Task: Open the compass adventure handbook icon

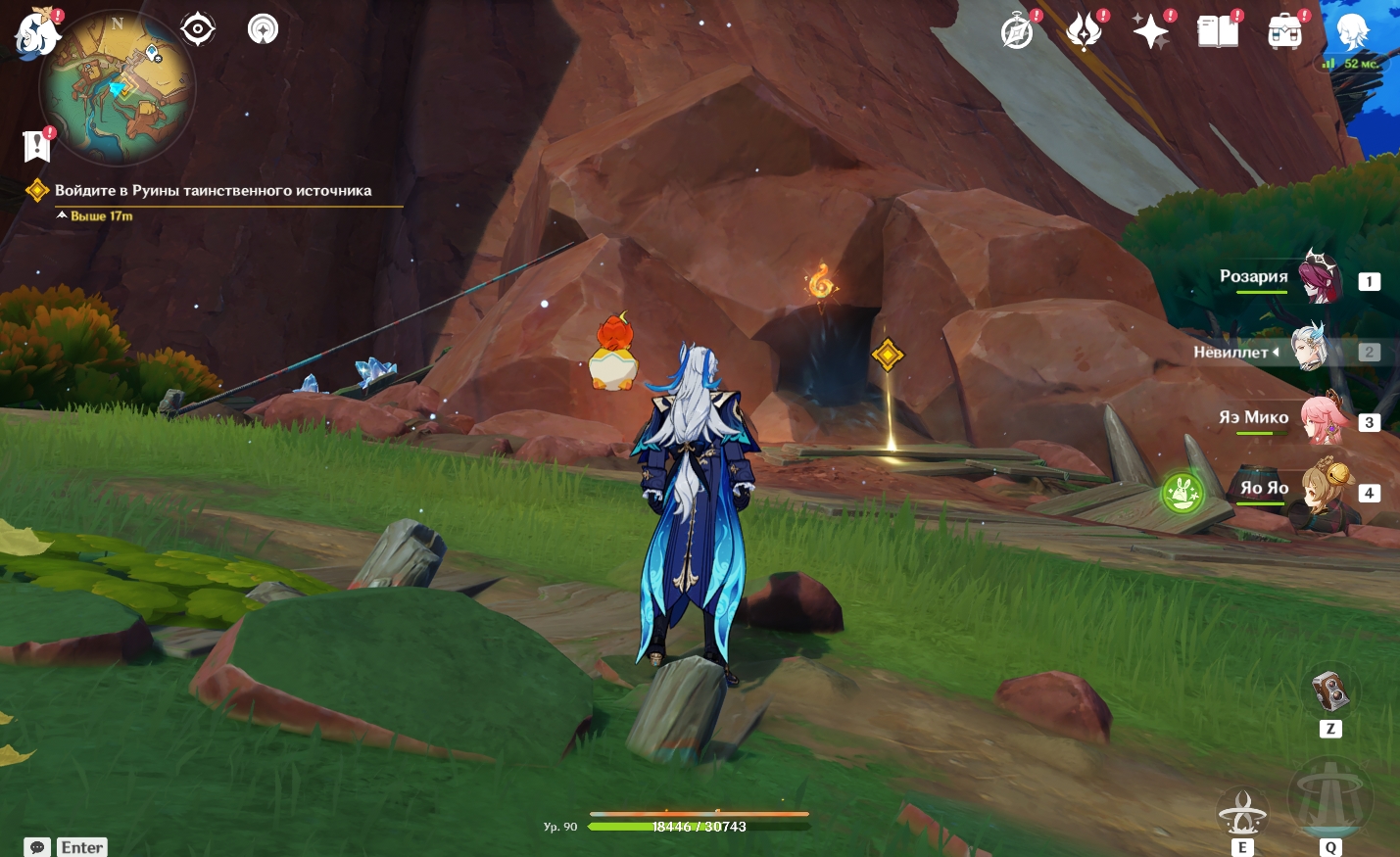Action: click(1018, 32)
